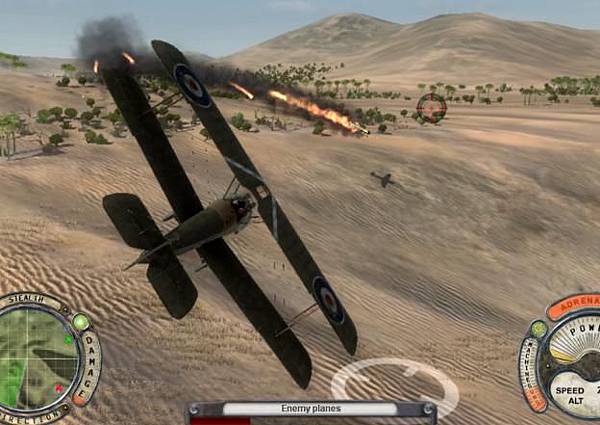The height and width of the screenshot is (425, 600).
Task: Click the red enemy marker on the radar
Action: [58, 387]
